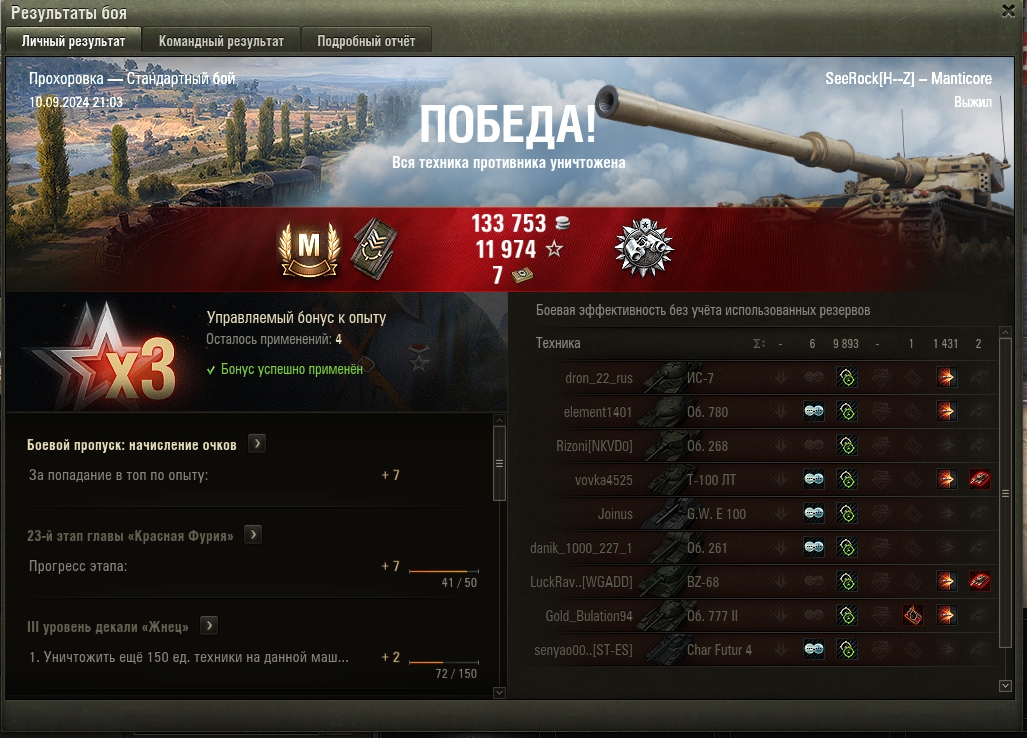Close the battle results window
The height and width of the screenshot is (738, 1027).
click(x=1008, y=10)
